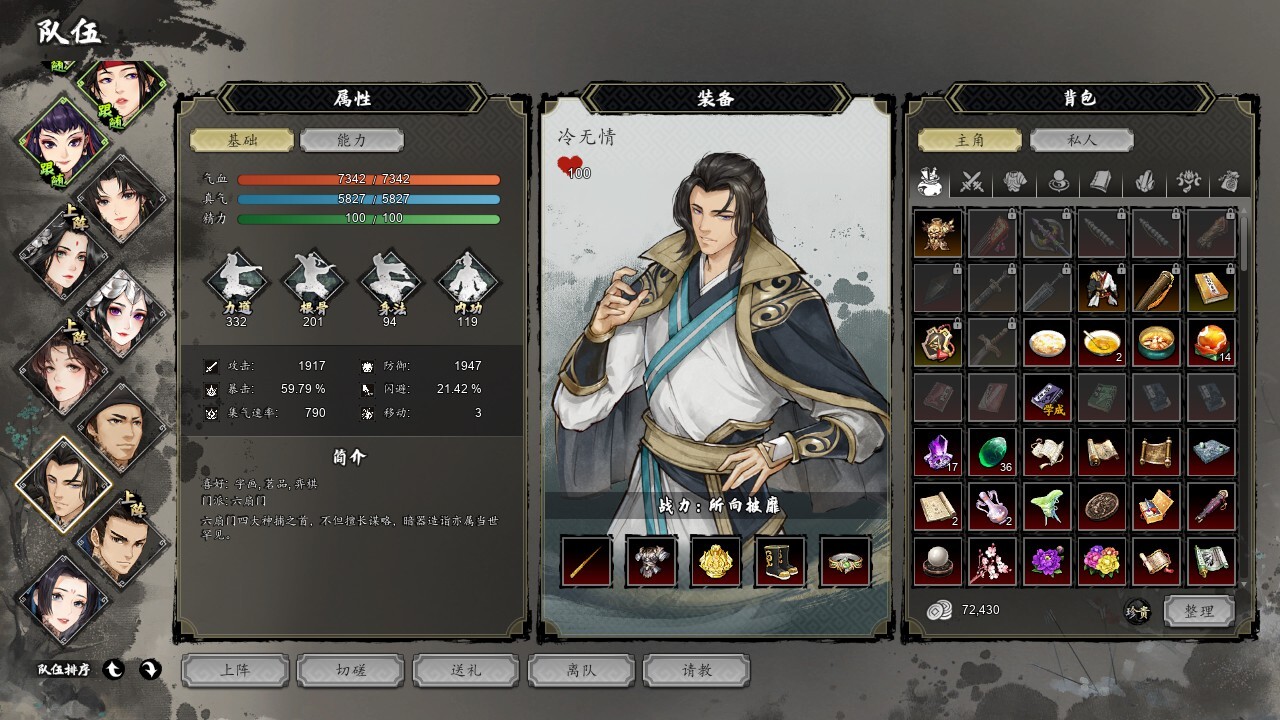Open the 私人 backpack tab
The image size is (1280, 720).
pos(1080,141)
